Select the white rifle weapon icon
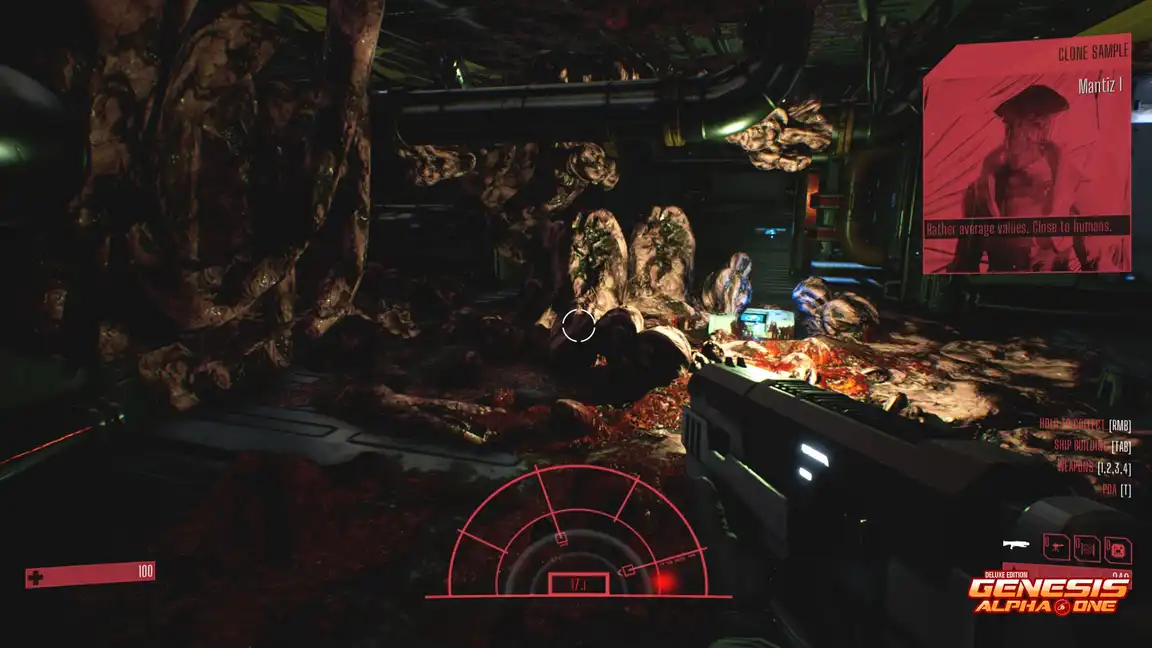 [x=1017, y=546]
